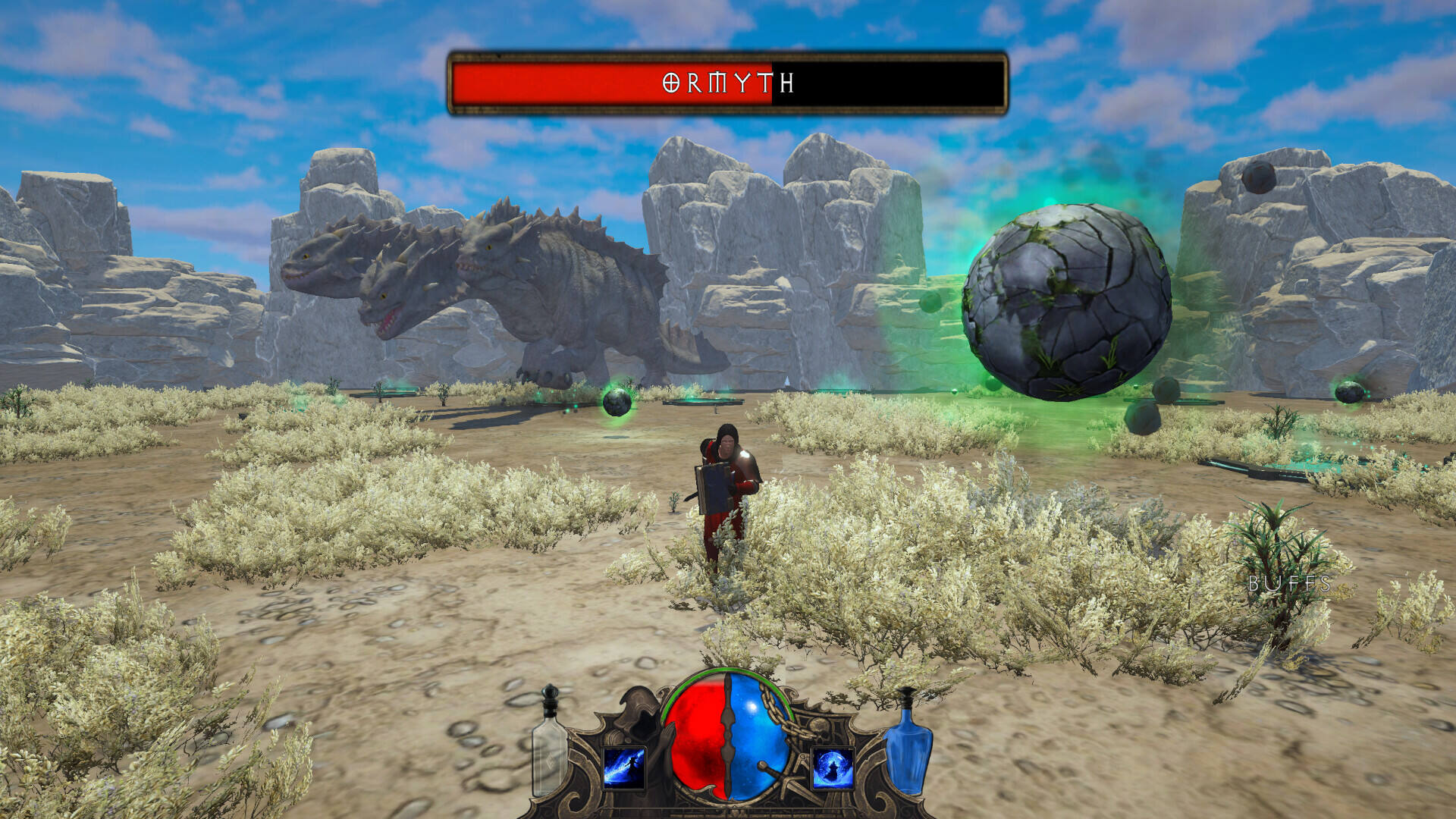Open the BUFFS panel label
Viewport: 1456px width, 819px height.
pos(1289,584)
